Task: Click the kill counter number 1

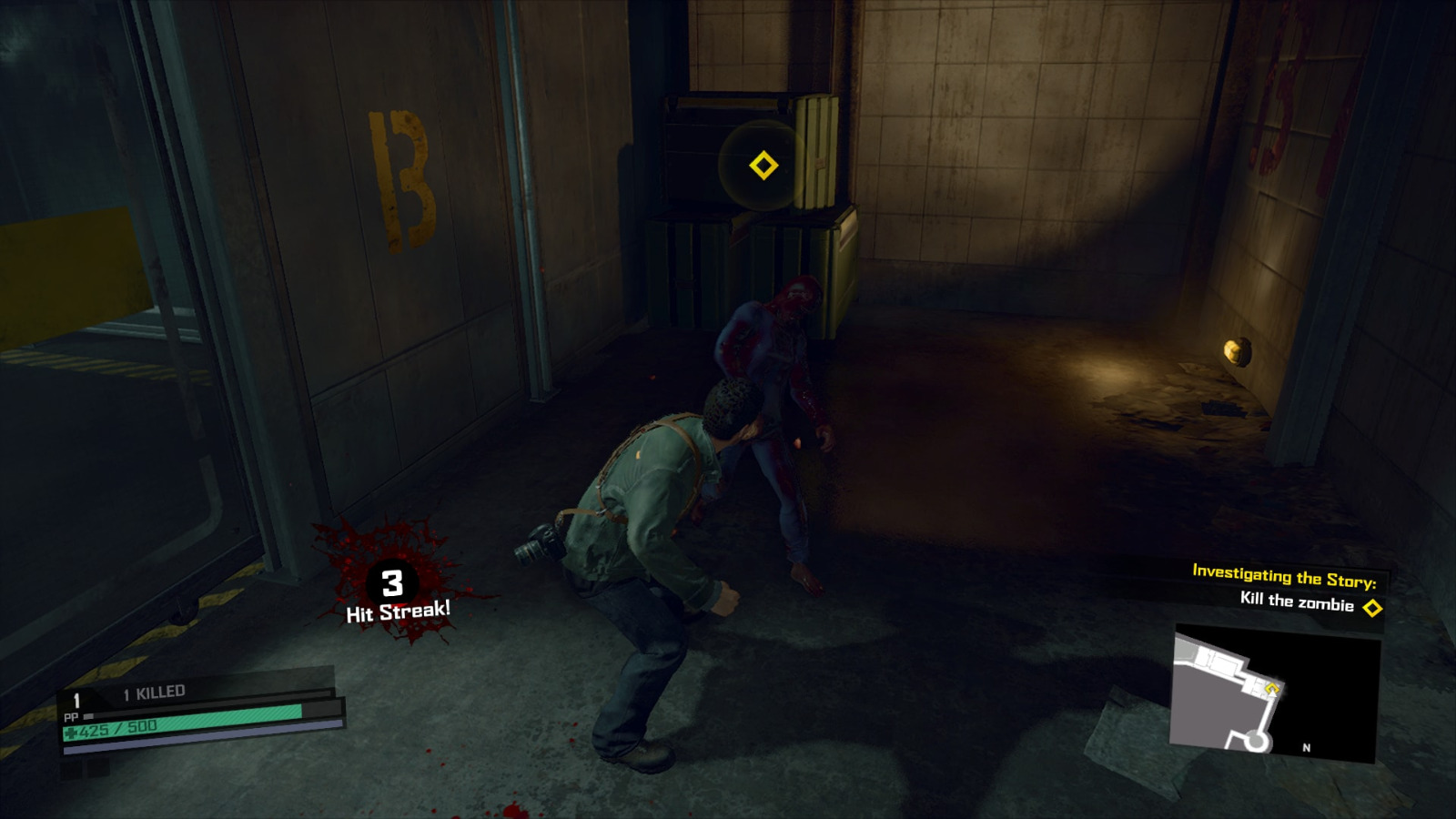Action: 76,700
